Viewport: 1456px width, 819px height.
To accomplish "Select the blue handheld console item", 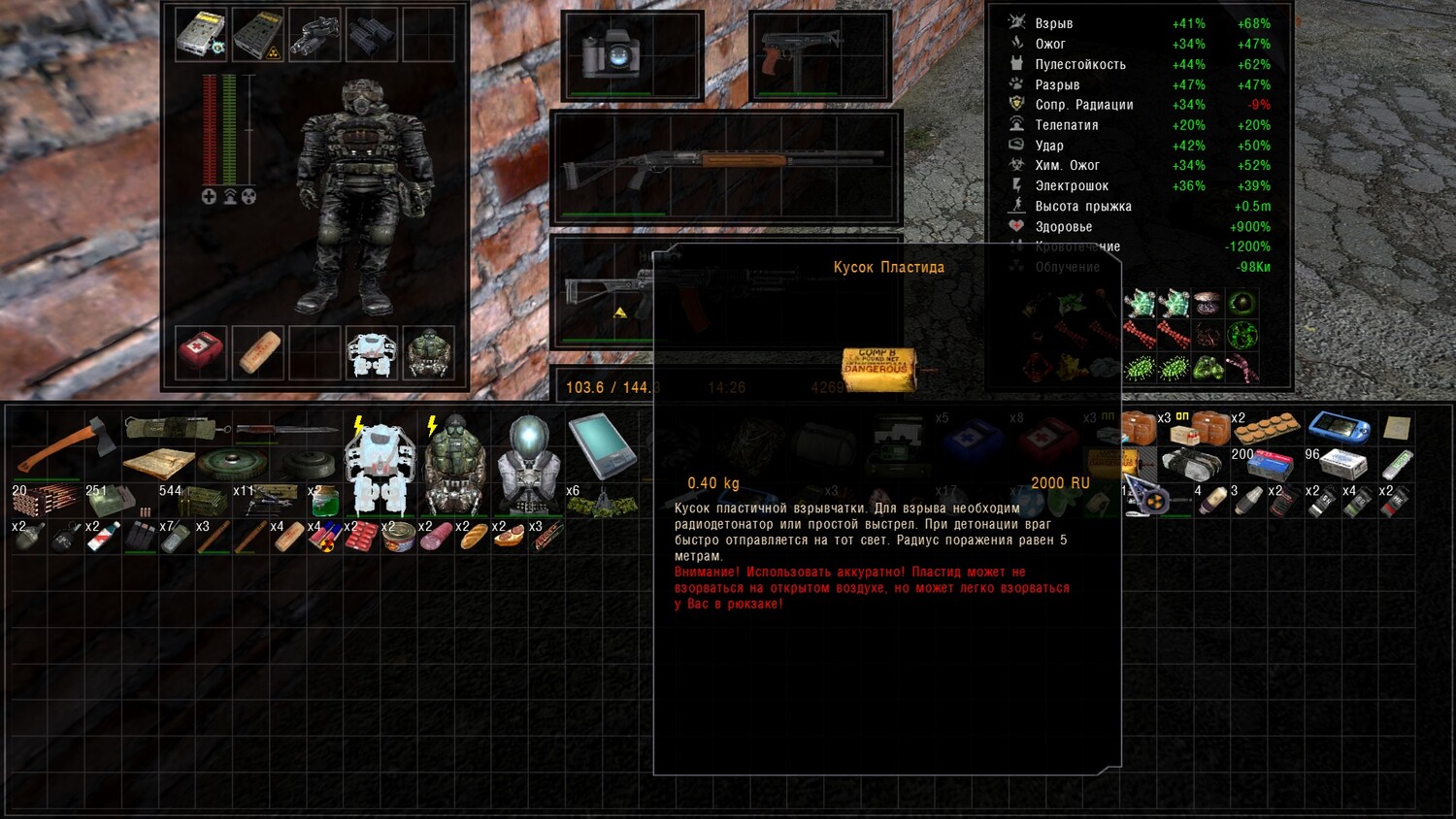I will click(1340, 427).
